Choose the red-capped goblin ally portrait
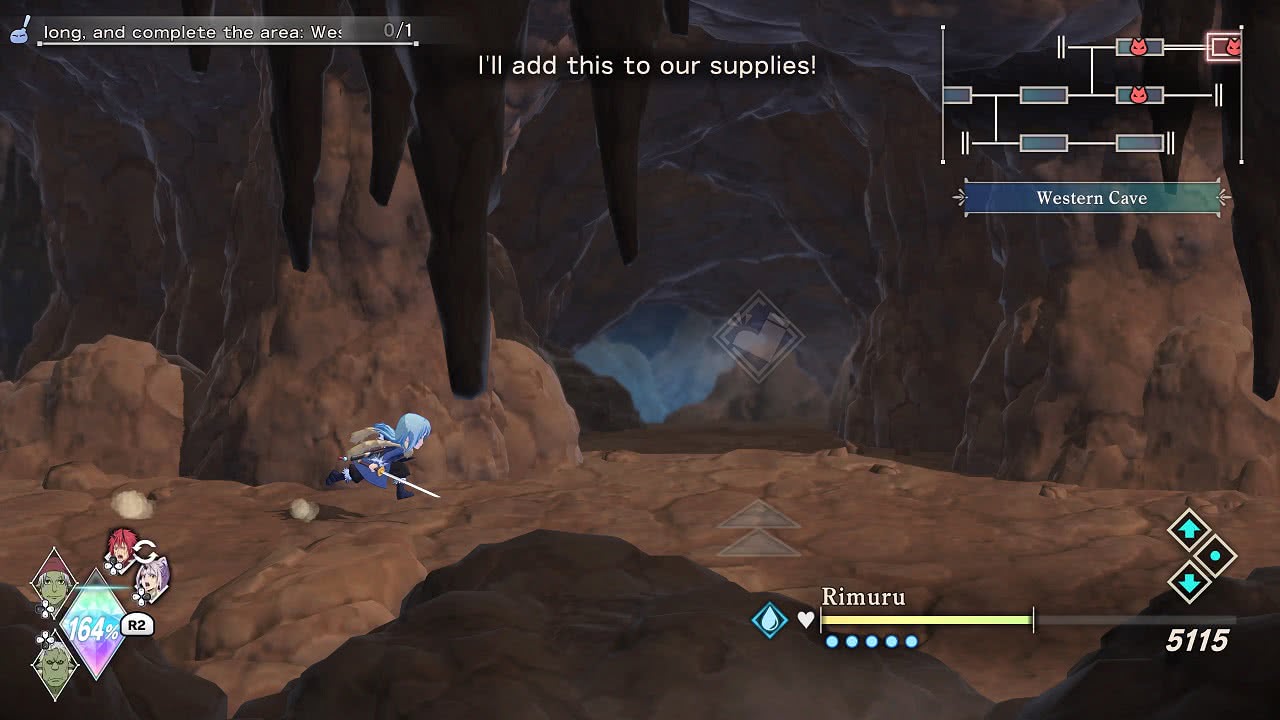1280x720 pixels. pyautogui.click(x=53, y=581)
